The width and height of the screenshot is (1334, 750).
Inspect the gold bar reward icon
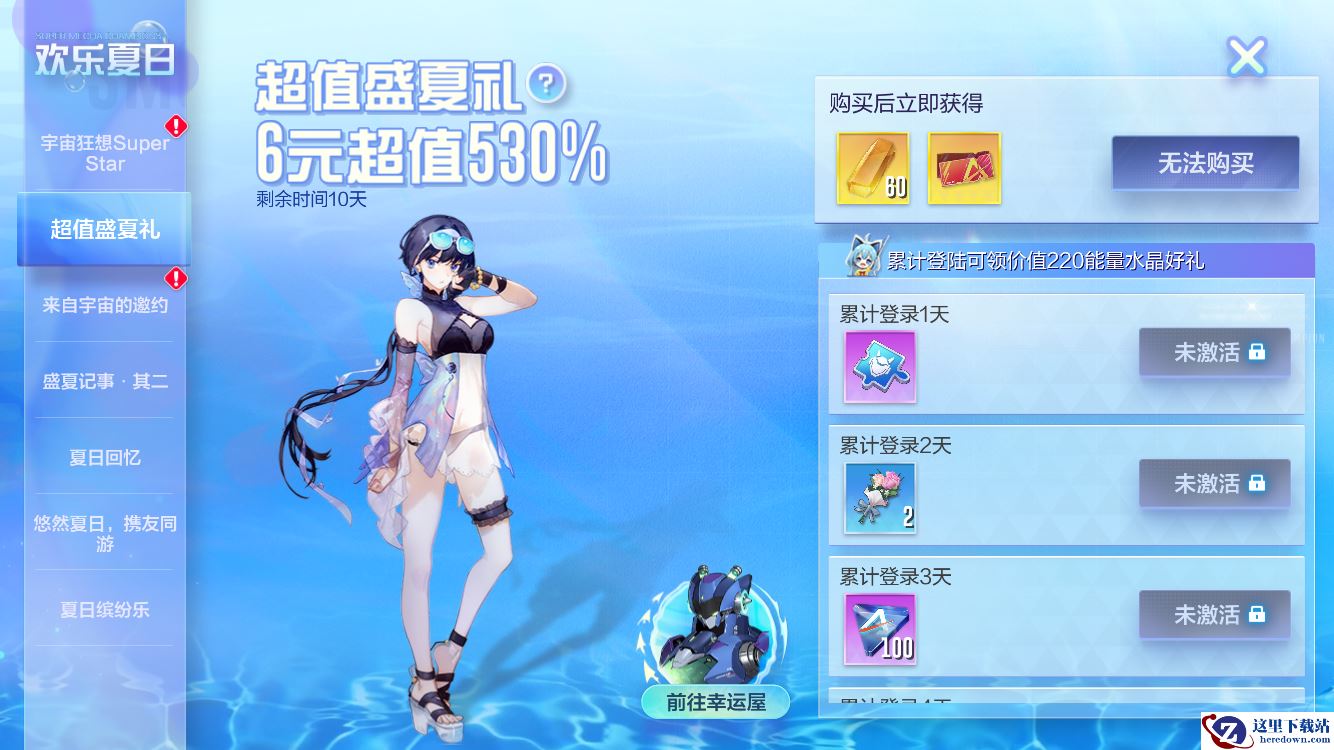[x=872, y=168]
